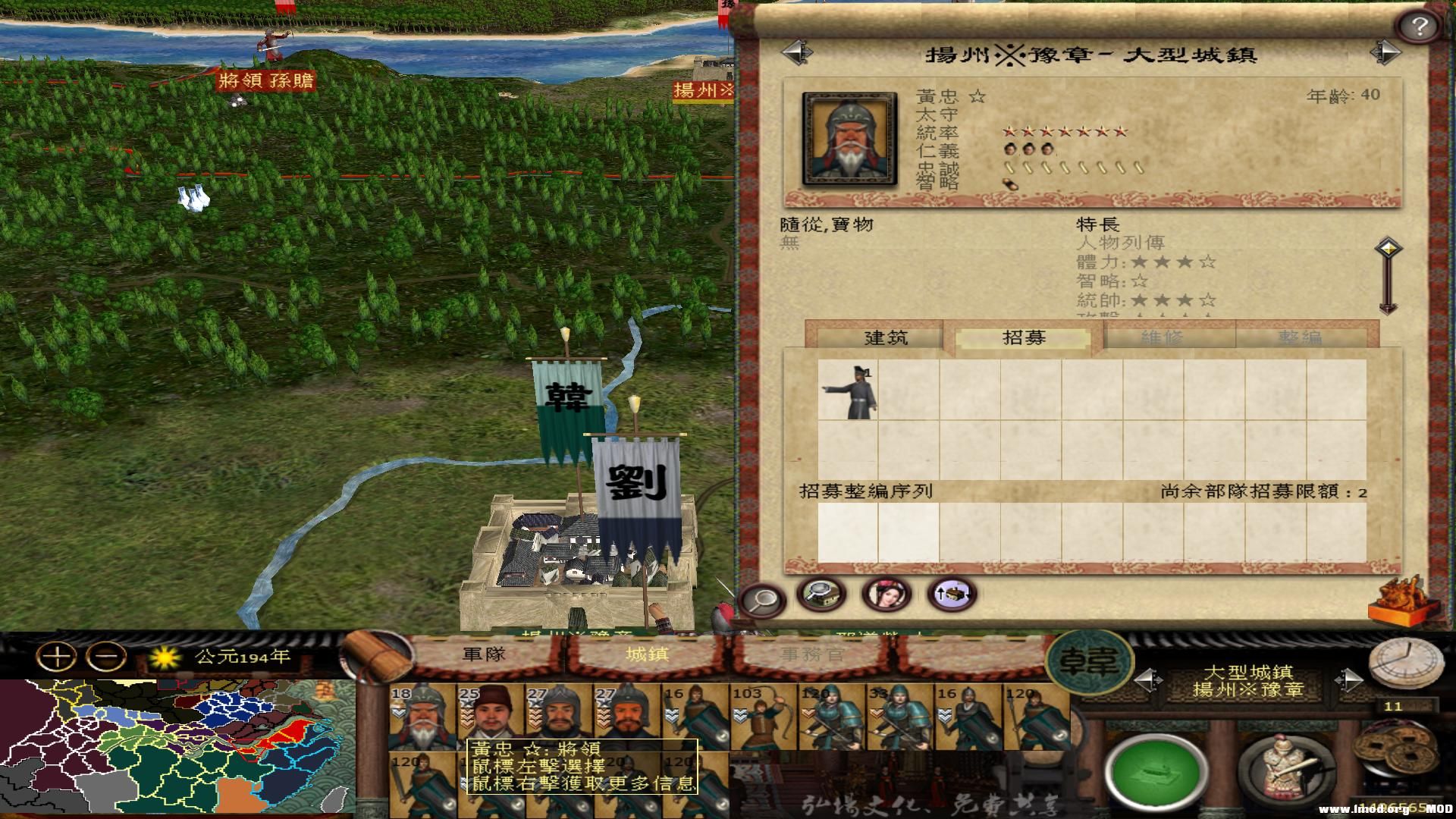Click the right scroll arrow atop the settlement panel
The image size is (1456, 819).
click(1386, 53)
